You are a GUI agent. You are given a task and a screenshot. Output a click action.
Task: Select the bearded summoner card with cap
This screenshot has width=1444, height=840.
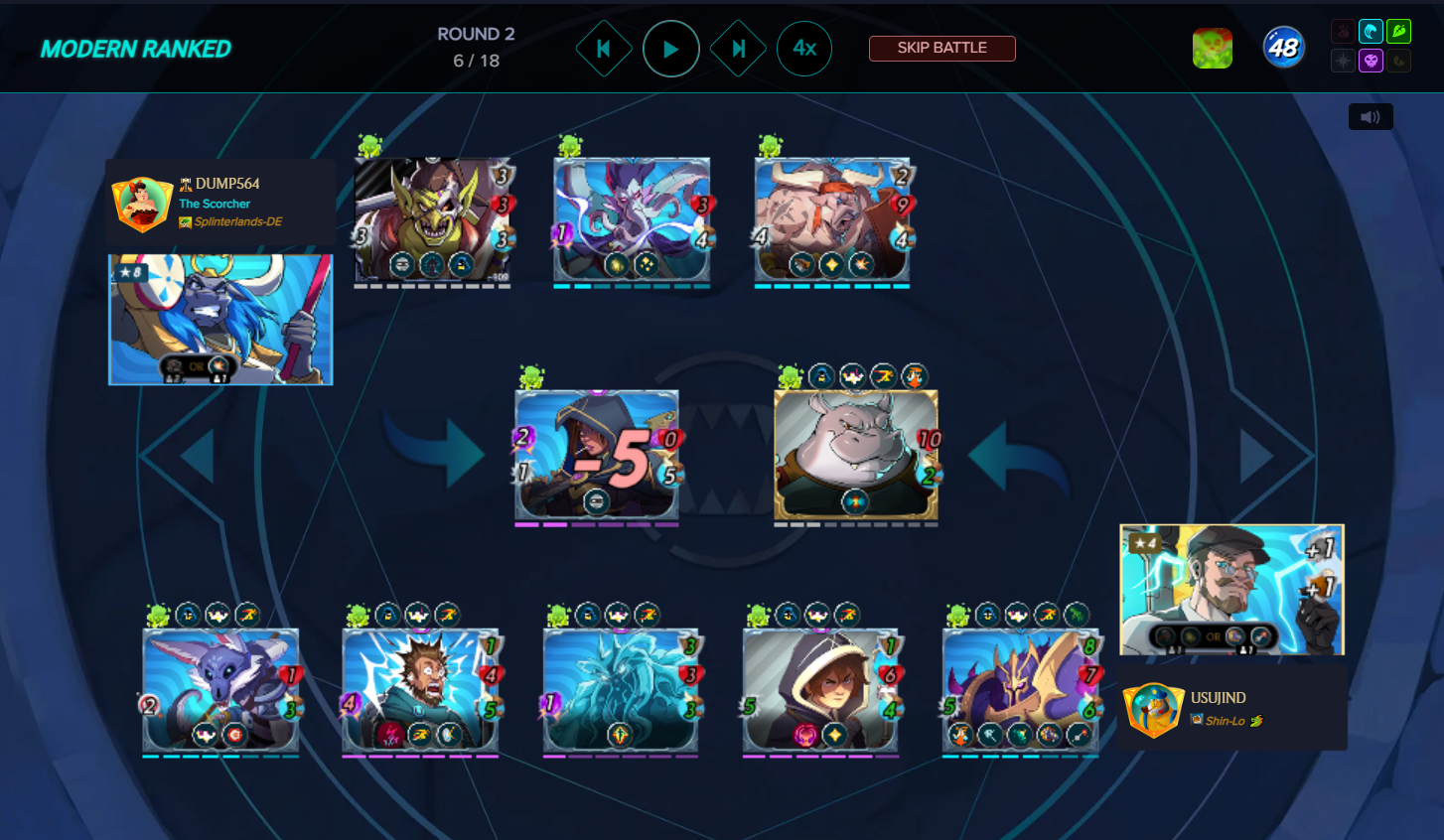(1231, 590)
